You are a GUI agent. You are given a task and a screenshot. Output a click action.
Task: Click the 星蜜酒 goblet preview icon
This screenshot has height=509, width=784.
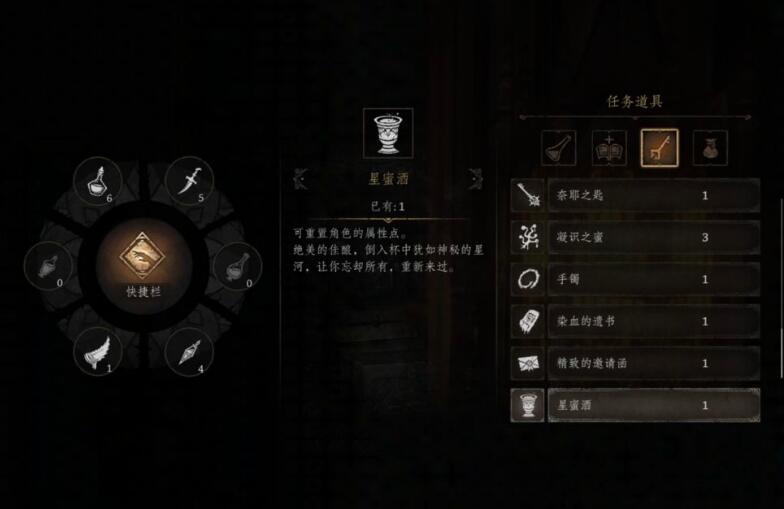tap(388, 133)
